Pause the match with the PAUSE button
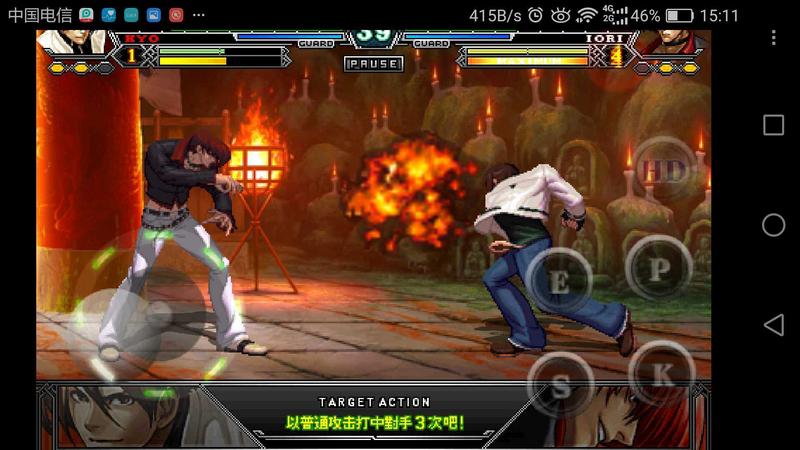 [373, 63]
